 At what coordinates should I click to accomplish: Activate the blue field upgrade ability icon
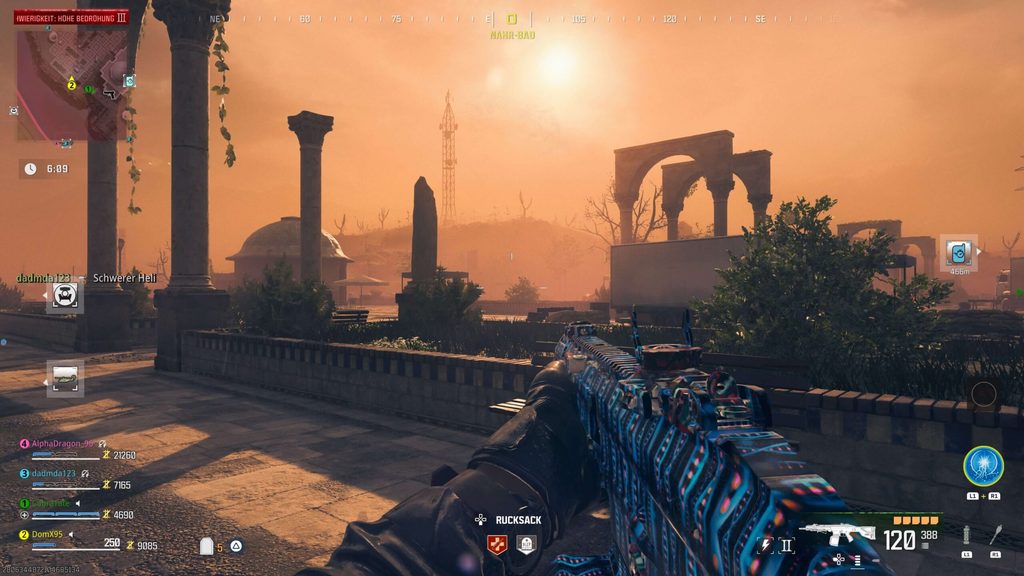[983, 466]
